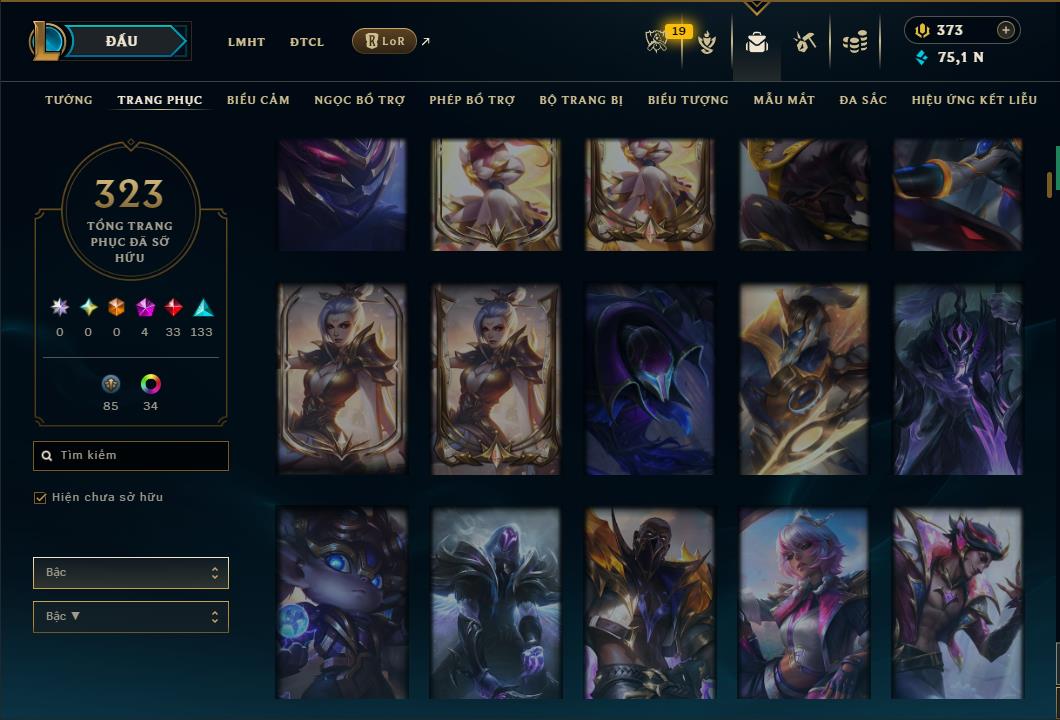This screenshot has width=1060, height=720.
Task: Start a match with the ĐẤU button
Action: coord(121,41)
